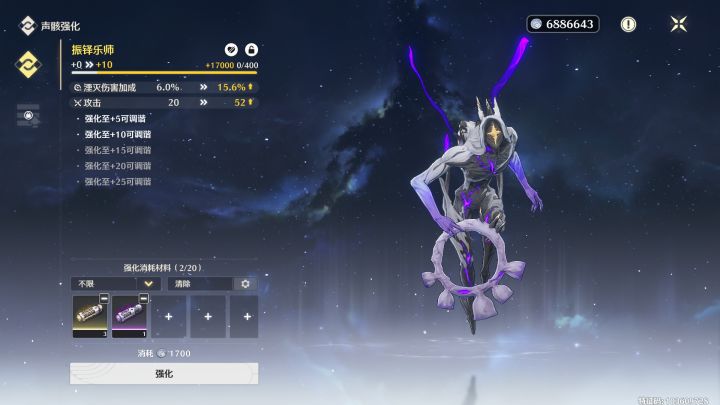Image resolution: width=720 pixels, height=405 pixels.
Task: Click the 强化 enhance button
Action: point(164,373)
